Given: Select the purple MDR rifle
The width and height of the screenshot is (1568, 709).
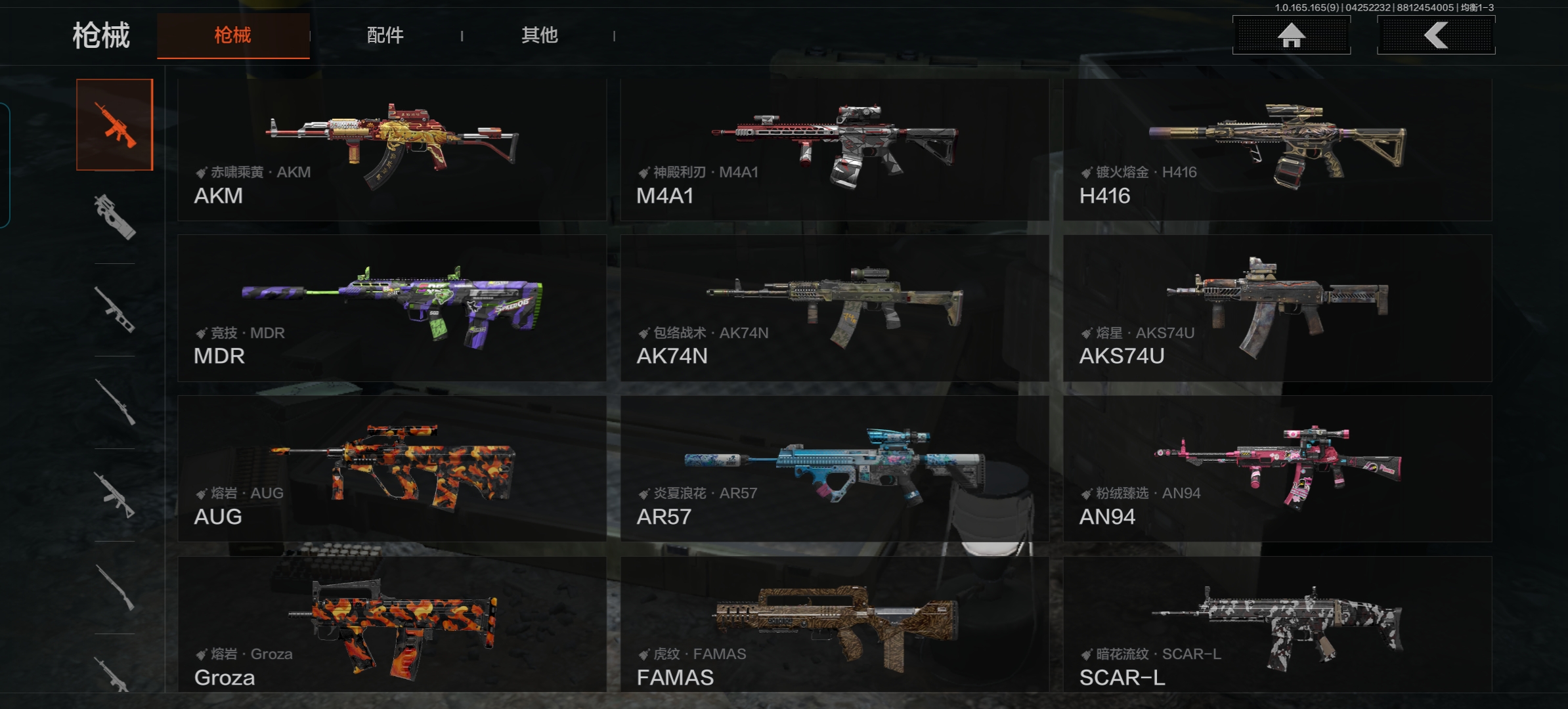Looking at the screenshot, I should click(x=392, y=308).
